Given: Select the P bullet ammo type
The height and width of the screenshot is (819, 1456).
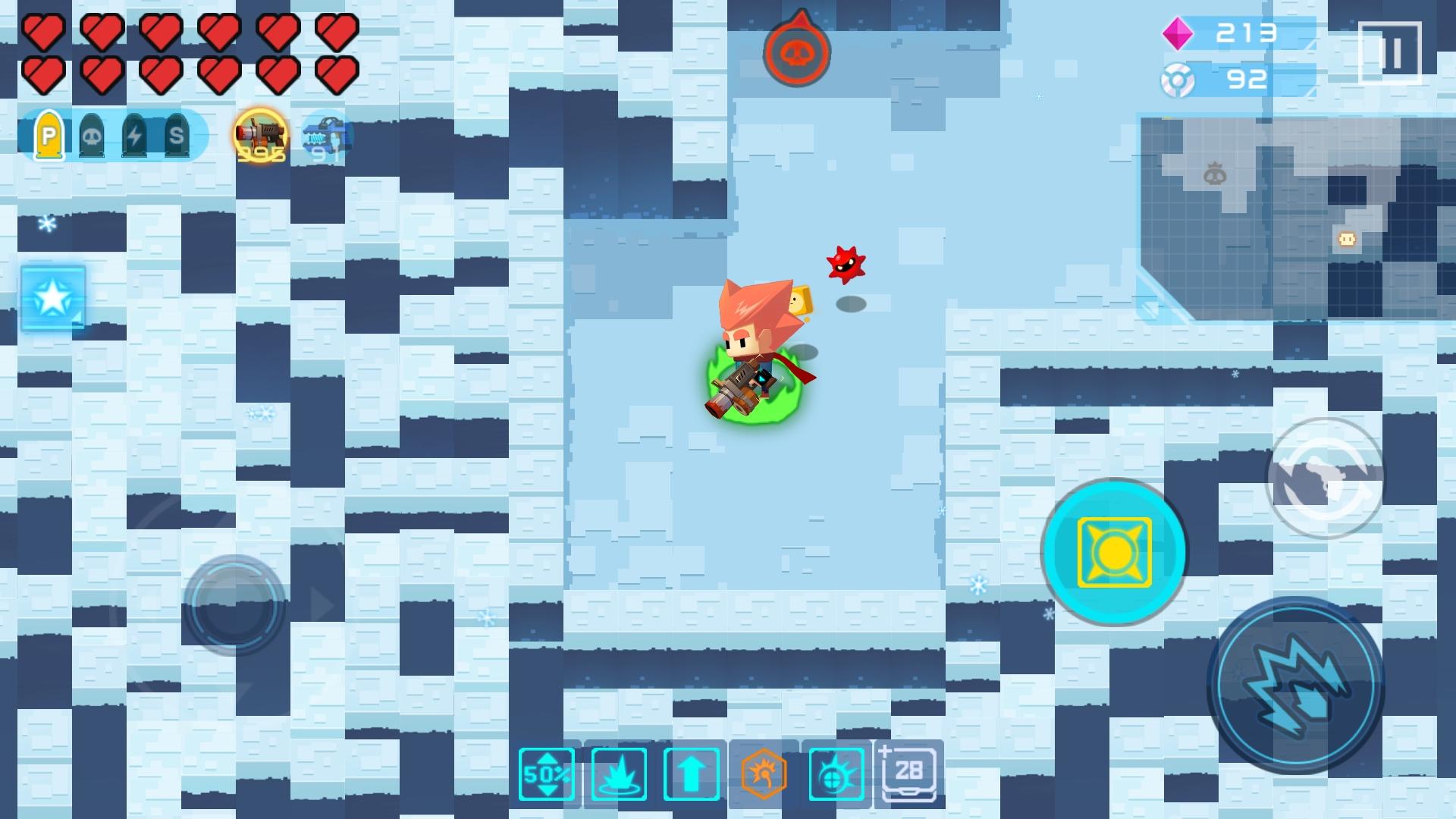Looking at the screenshot, I should 49,138.
